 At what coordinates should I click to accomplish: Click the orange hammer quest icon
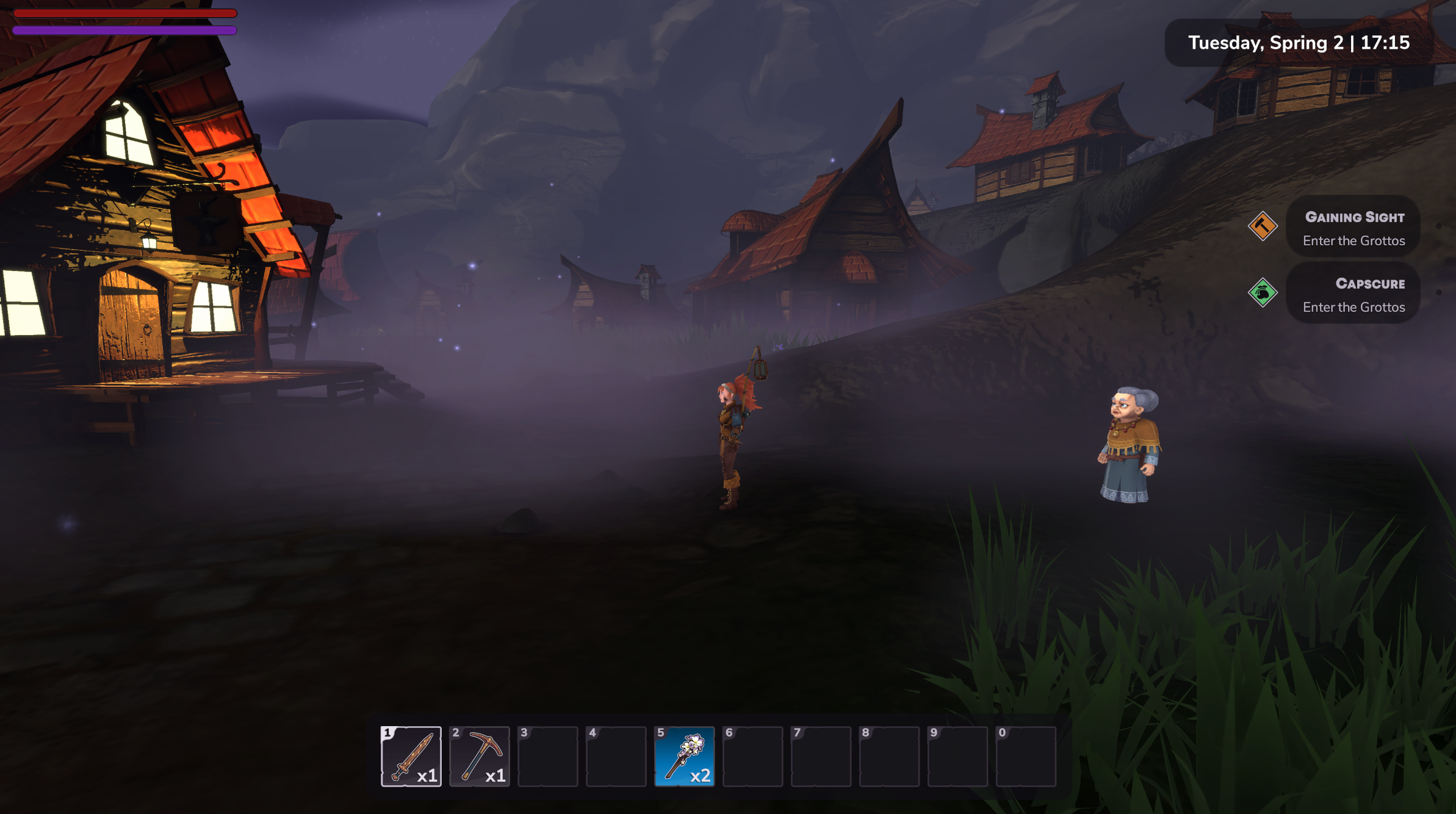pyautogui.click(x=1262, y=226)
